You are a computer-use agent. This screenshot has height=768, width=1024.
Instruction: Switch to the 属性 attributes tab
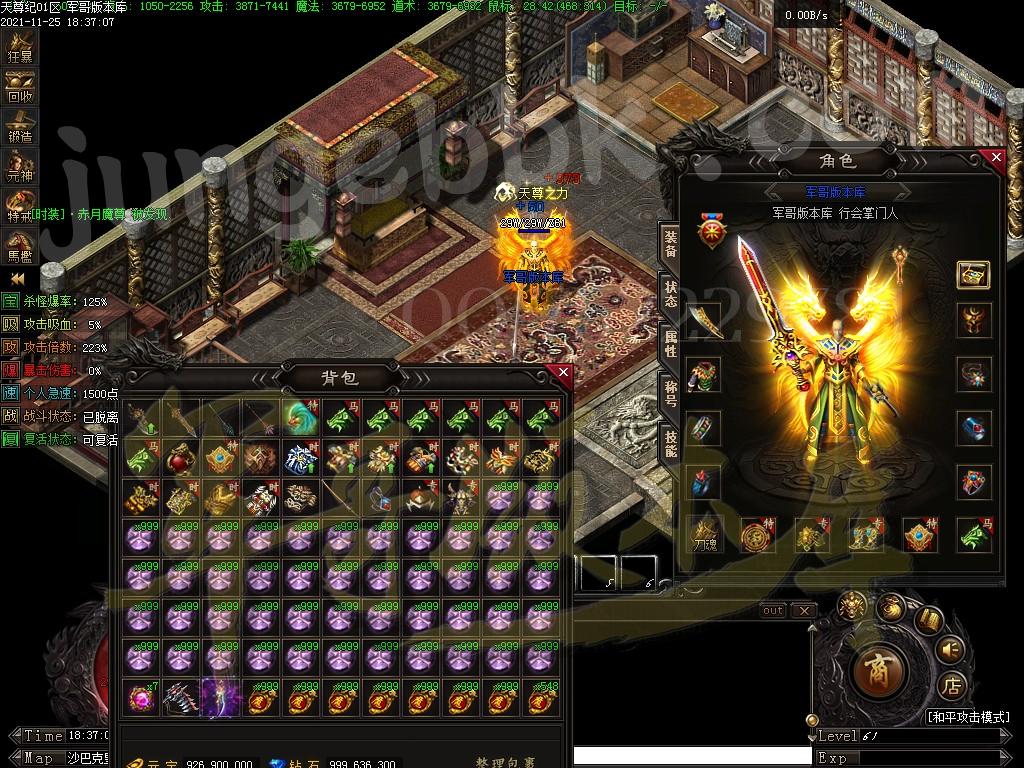[670, 343]
